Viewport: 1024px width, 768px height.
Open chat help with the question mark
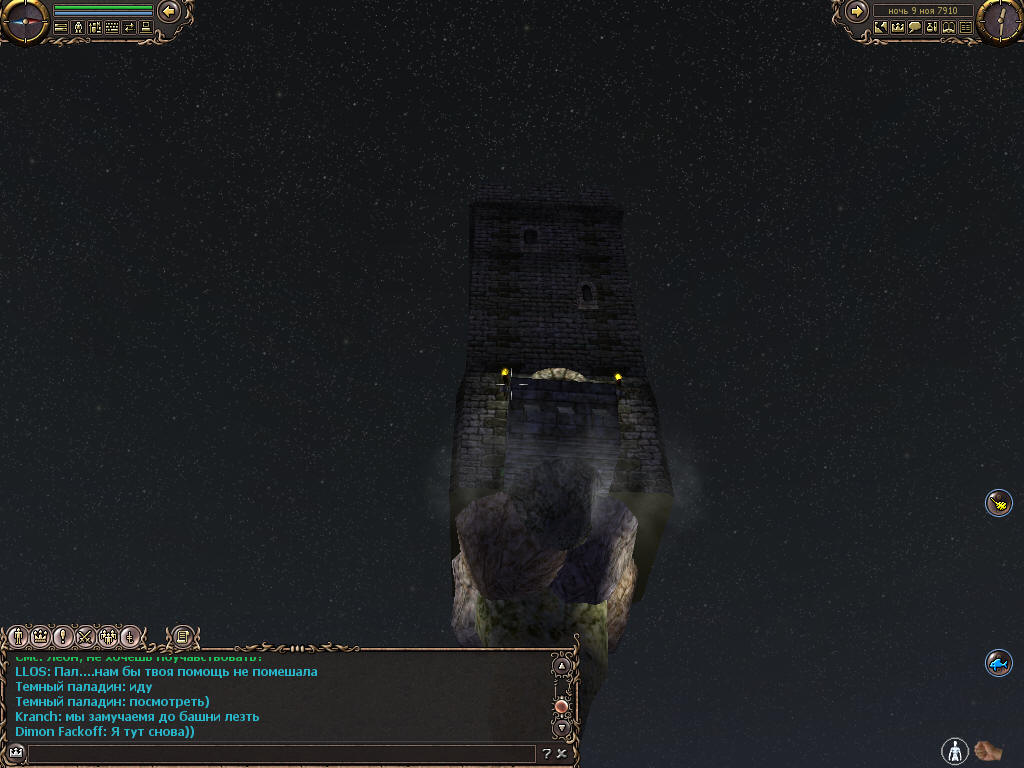pos(547,754)
